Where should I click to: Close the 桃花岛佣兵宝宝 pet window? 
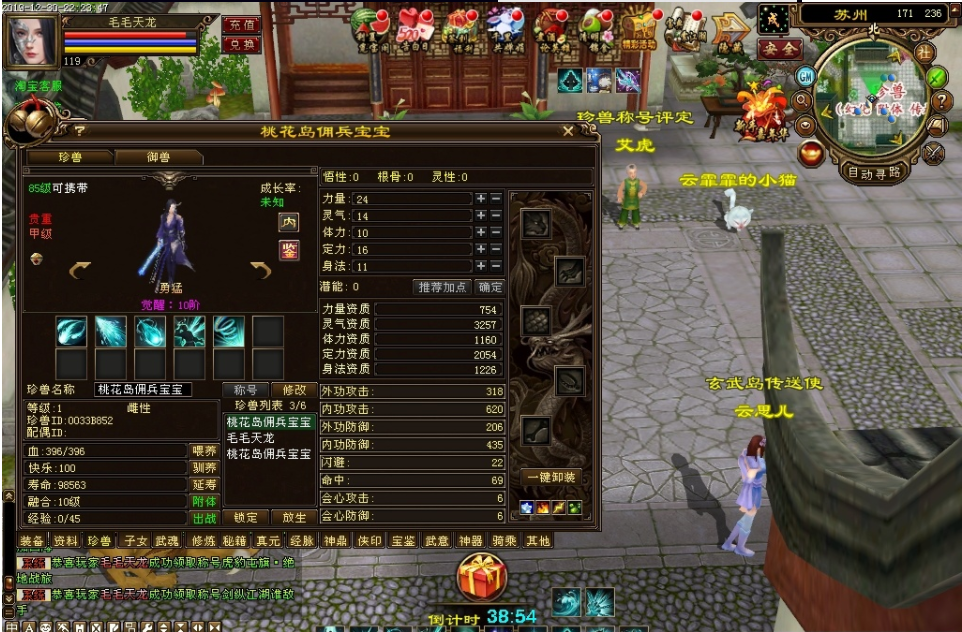pyautogui.click(x=568, y=131)
